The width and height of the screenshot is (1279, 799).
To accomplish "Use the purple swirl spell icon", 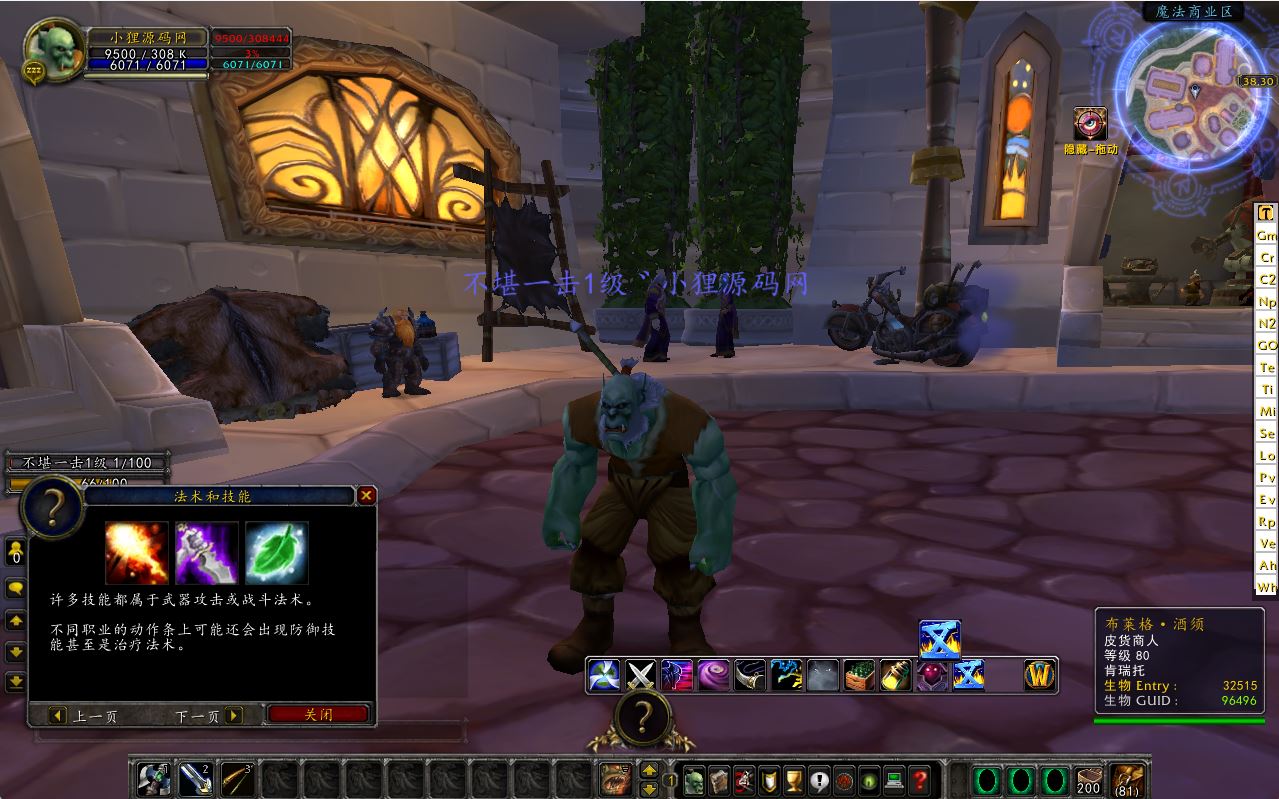I will [713, 676].
